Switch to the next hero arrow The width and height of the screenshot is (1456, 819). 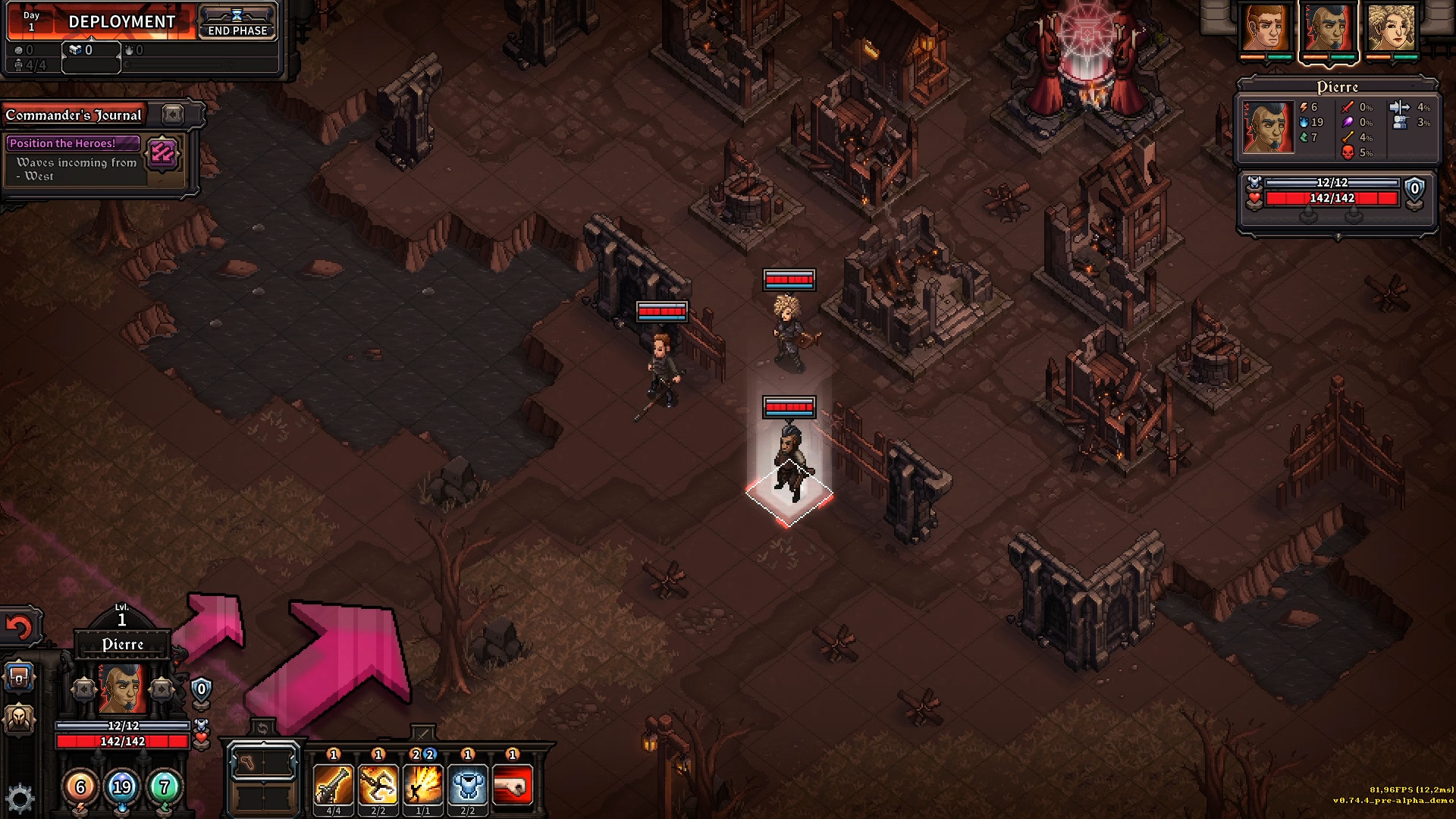[x=161, y=689]
